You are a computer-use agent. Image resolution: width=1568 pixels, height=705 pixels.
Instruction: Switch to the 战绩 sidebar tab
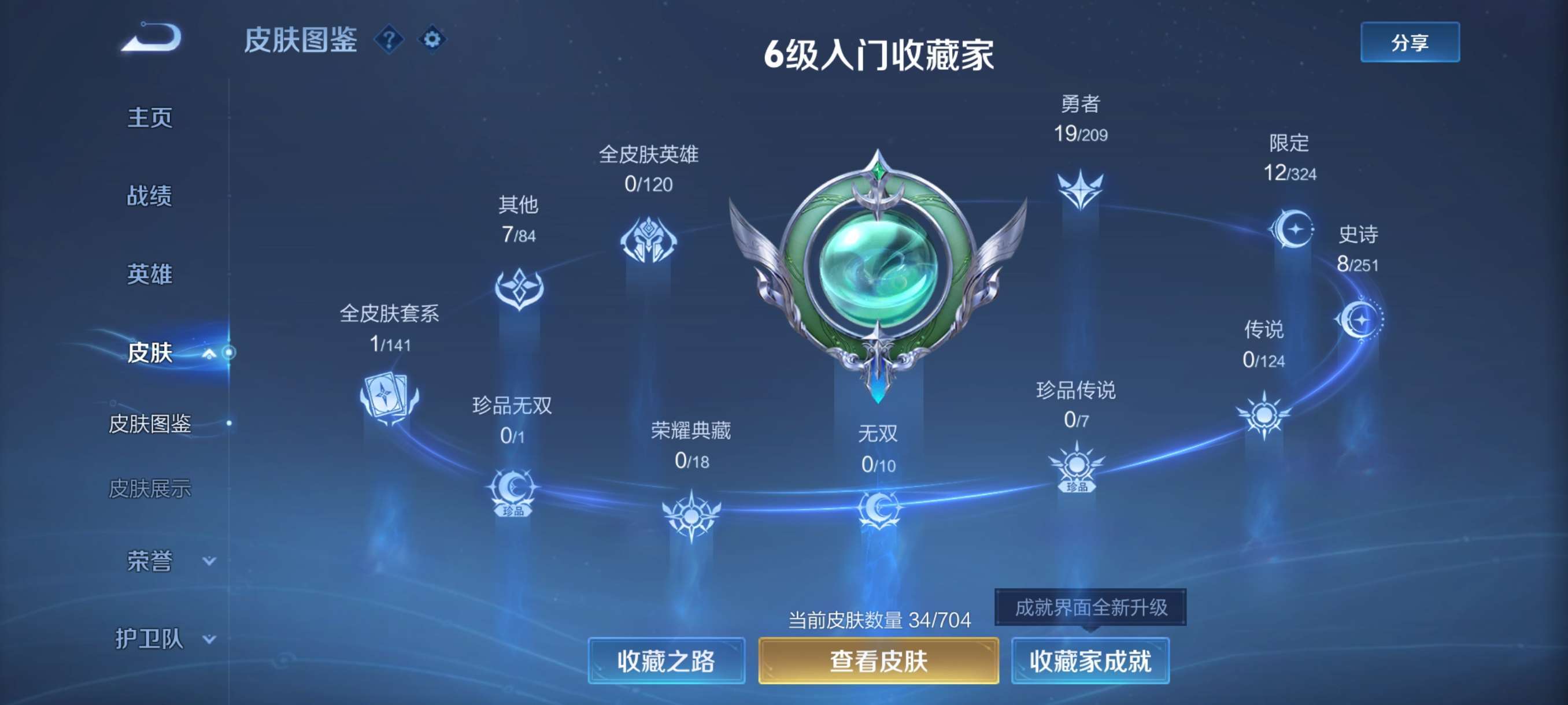[150, 197]
